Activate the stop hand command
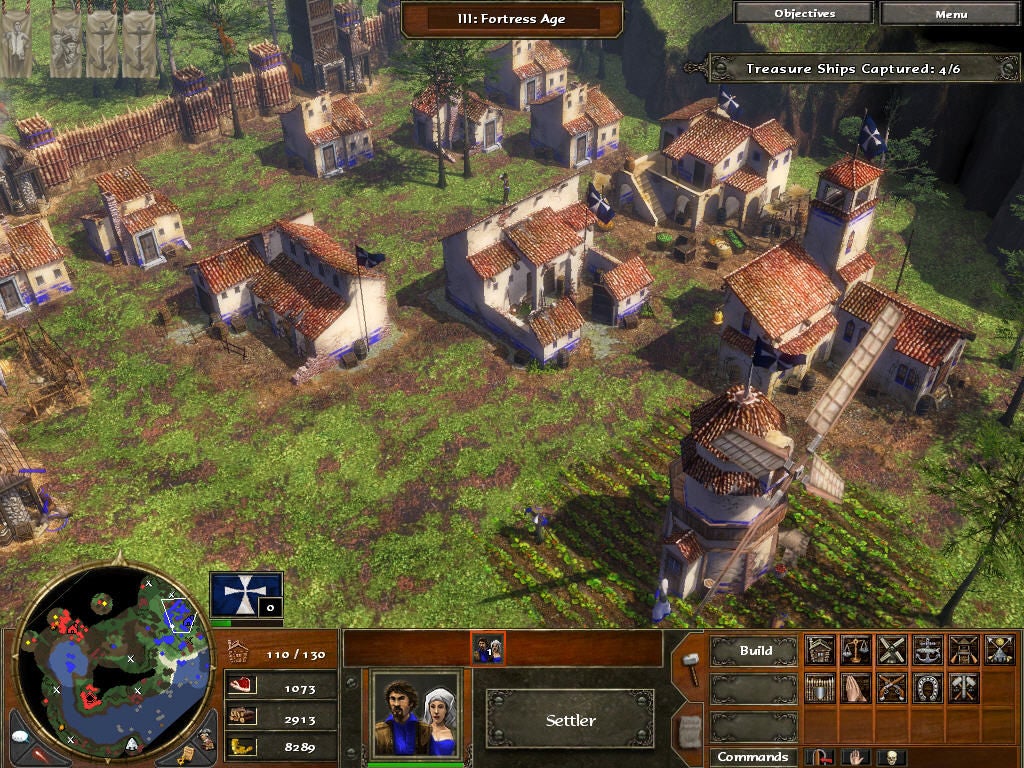1024x768 pixels. coord(856,757)
